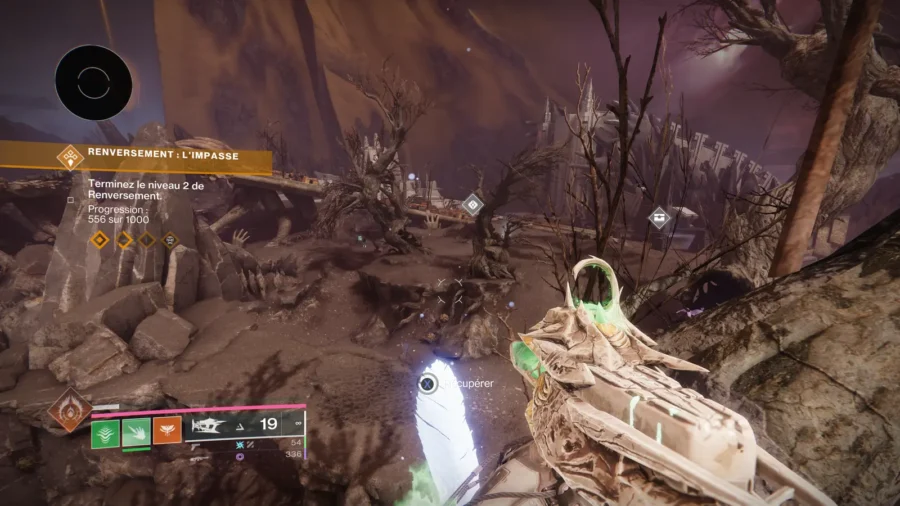
Task: Activate the green stacked-chevron ability icon
Action: 105,433
